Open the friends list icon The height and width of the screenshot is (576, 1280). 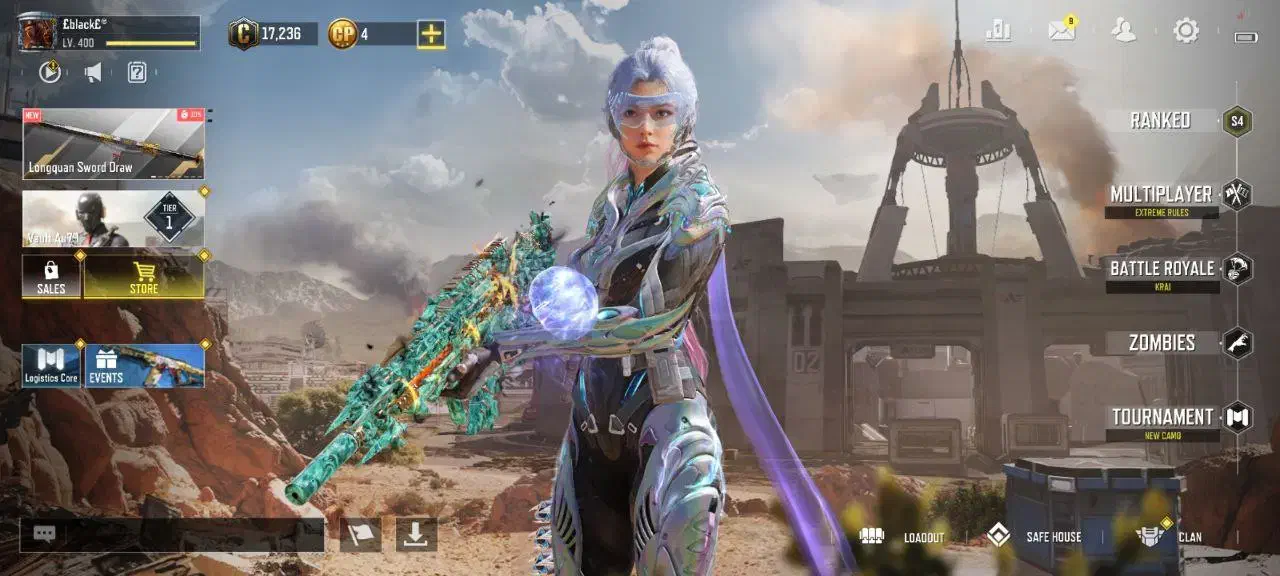(1124, 31)
